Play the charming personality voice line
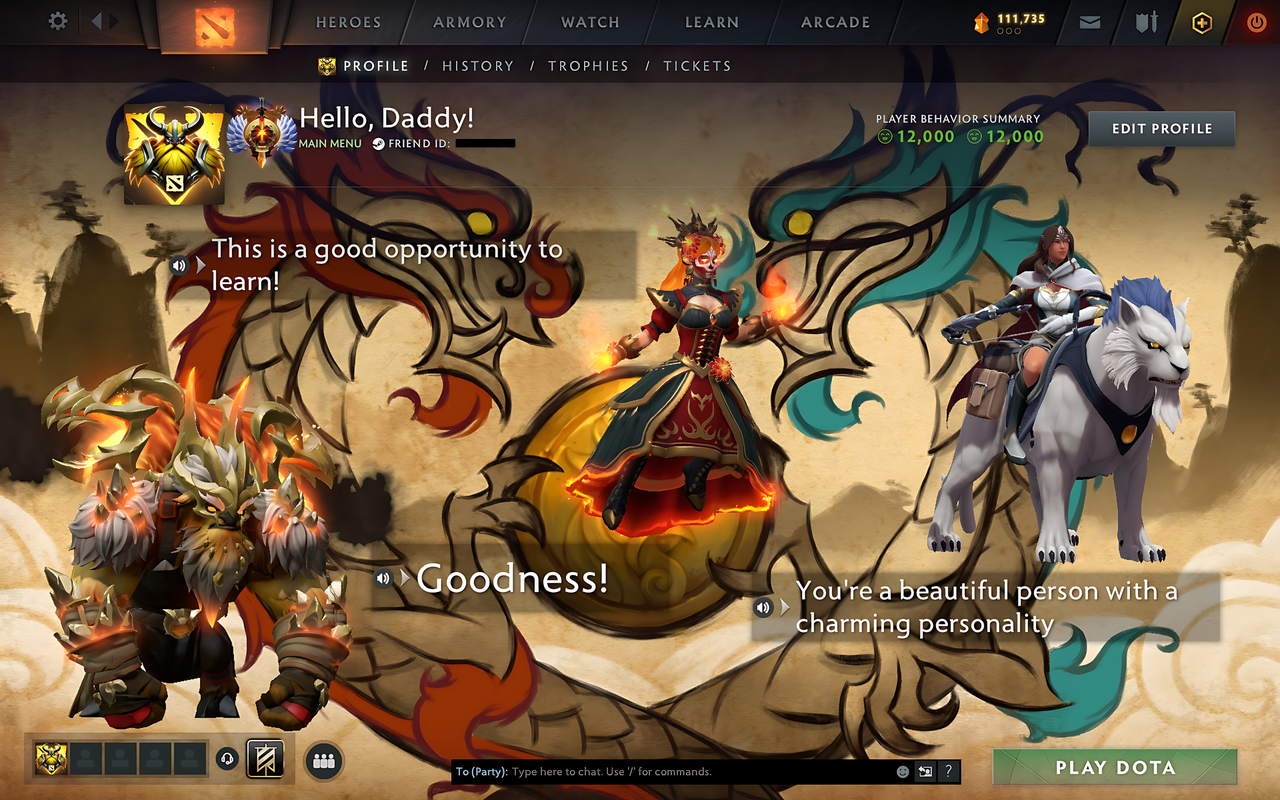 point(763,607)
